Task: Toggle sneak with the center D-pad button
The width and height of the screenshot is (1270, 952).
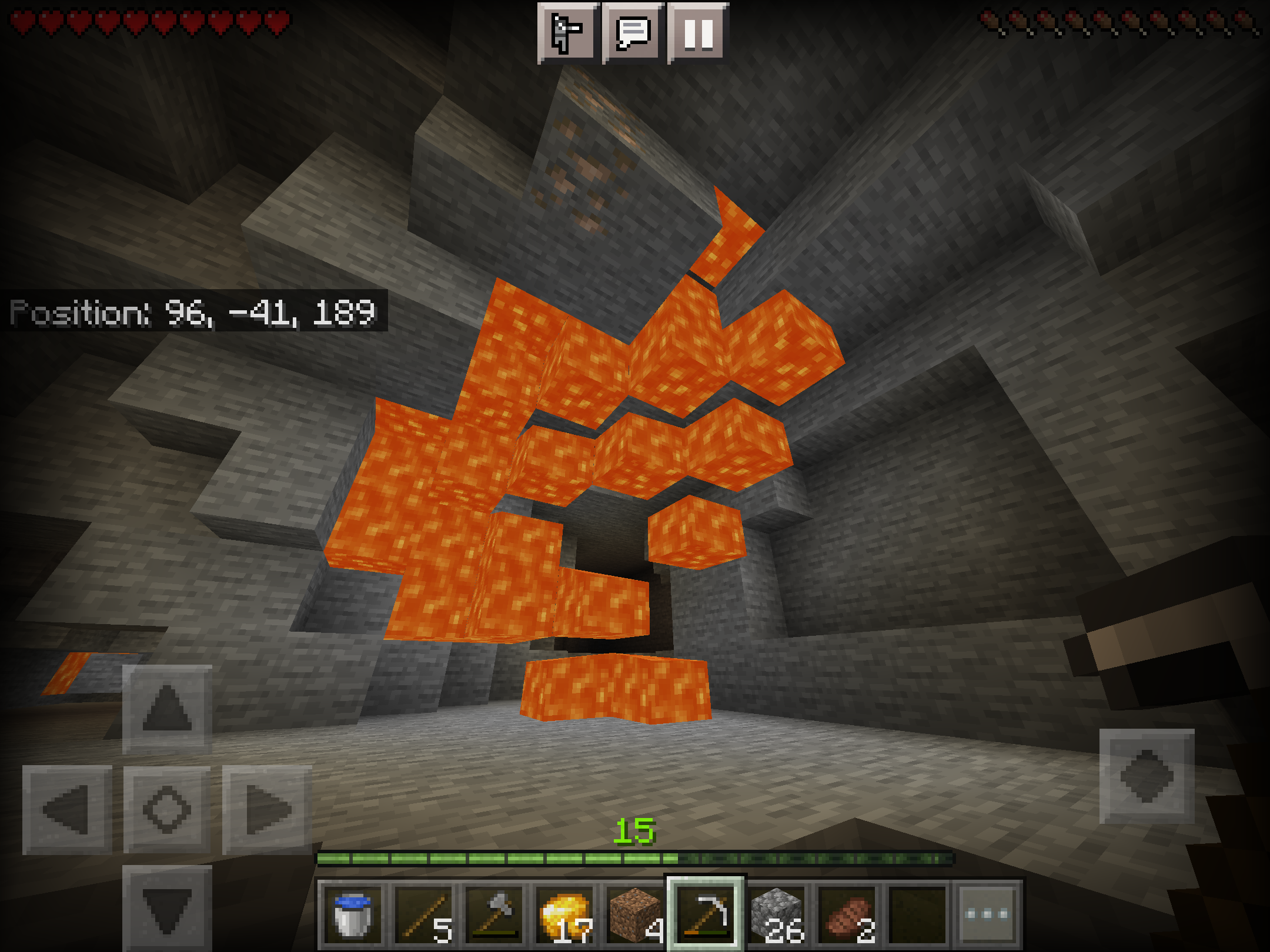Action: click(167, 810)
